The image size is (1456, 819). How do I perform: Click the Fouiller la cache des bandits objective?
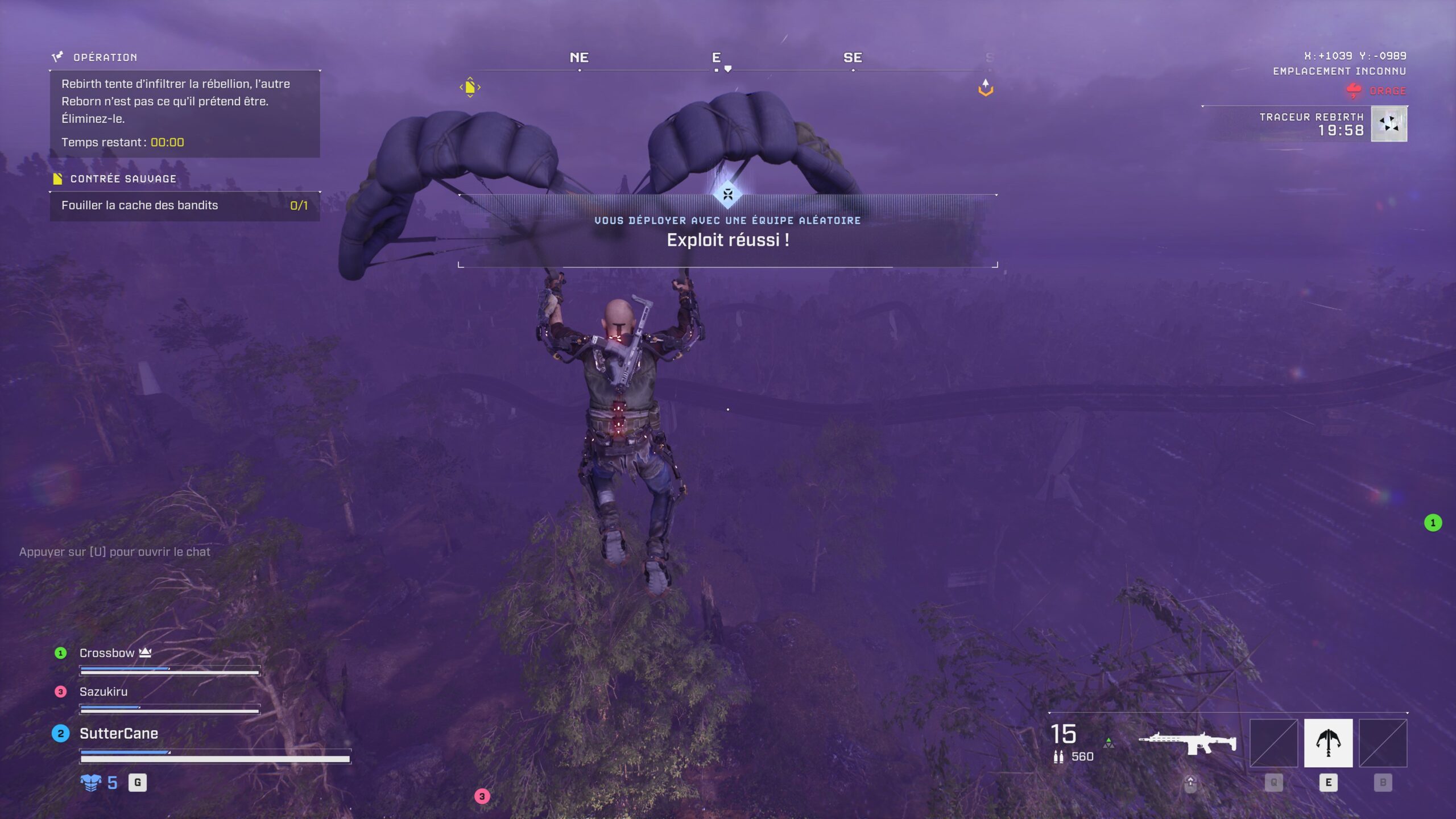(139, 205)
